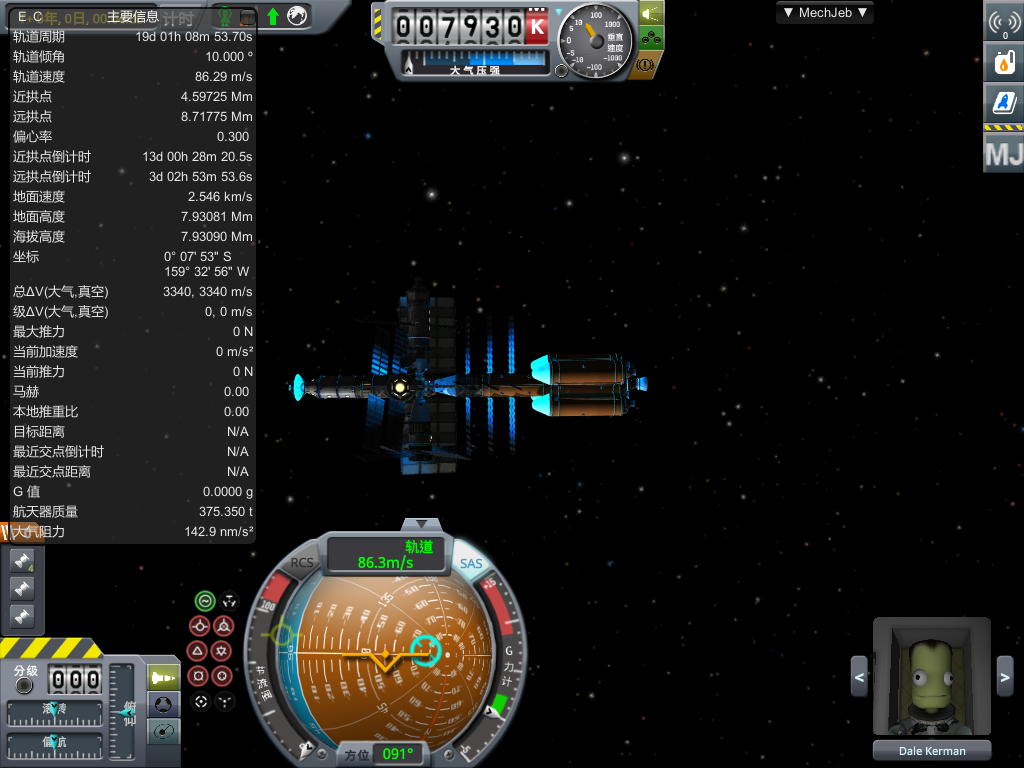Switch to docking mode button
Viewport: 1024px width, 768px height.
[163, 704]
